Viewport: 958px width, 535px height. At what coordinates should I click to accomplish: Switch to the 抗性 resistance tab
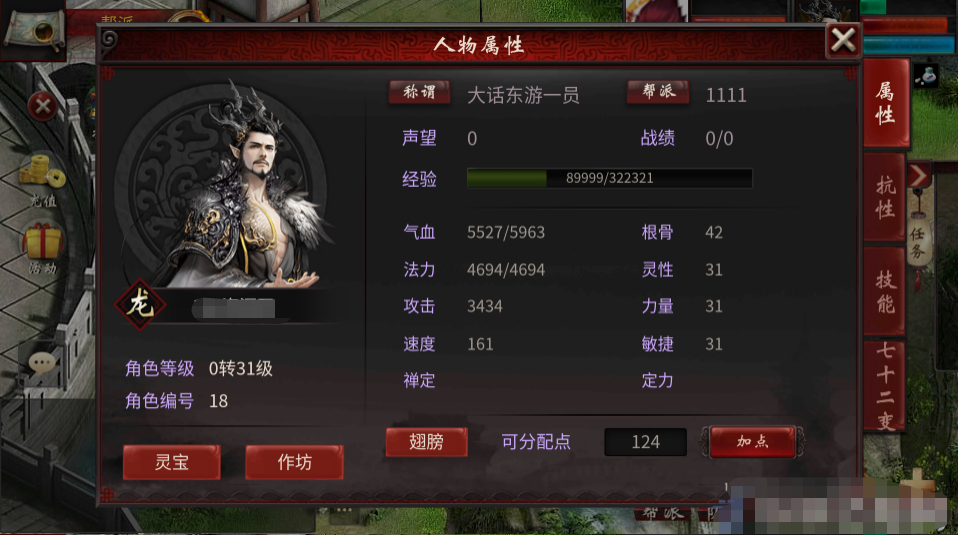pyautogui.click(x=885, y=196)
